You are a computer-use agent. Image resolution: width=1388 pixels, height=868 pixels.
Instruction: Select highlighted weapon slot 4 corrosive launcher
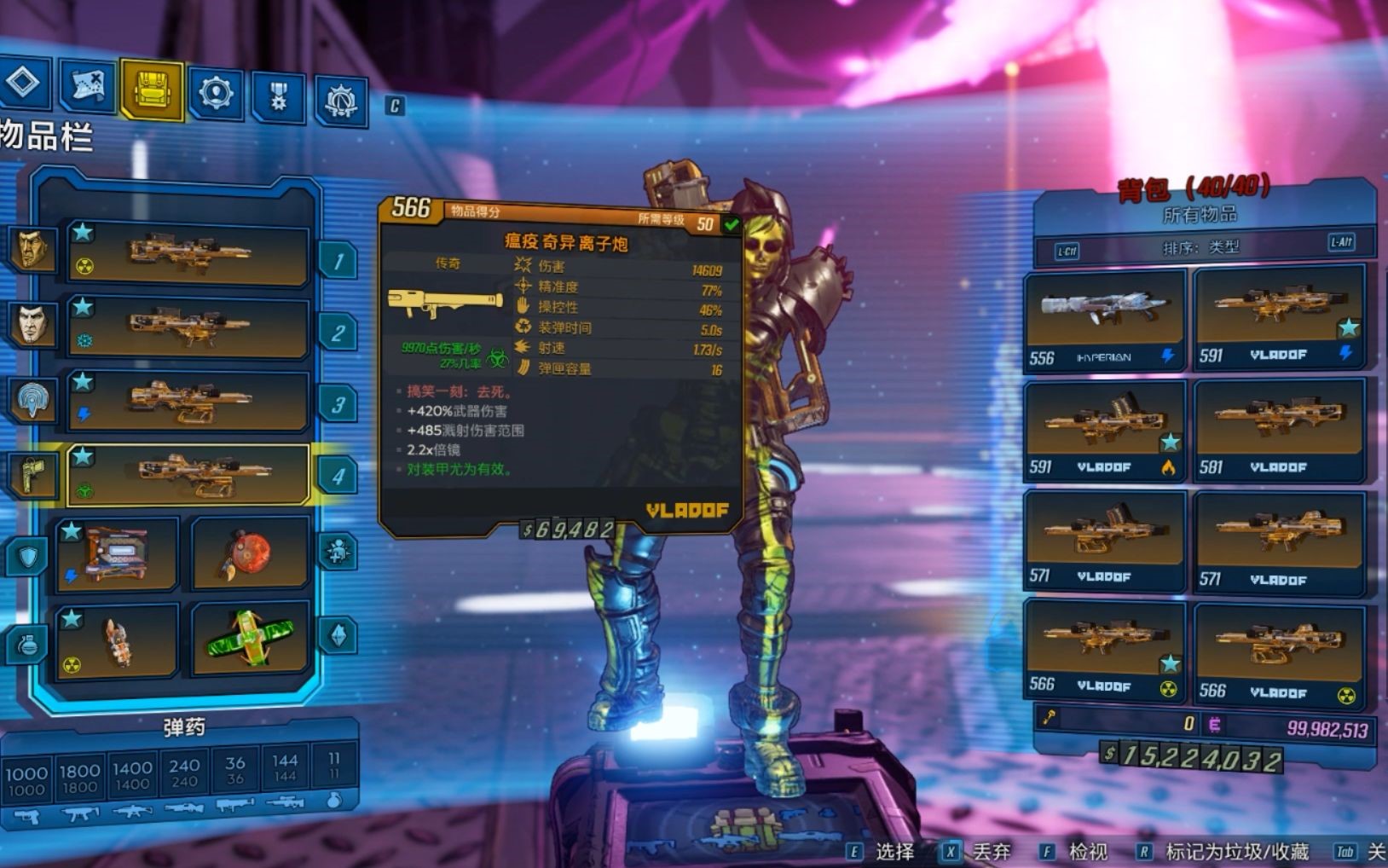188,474
